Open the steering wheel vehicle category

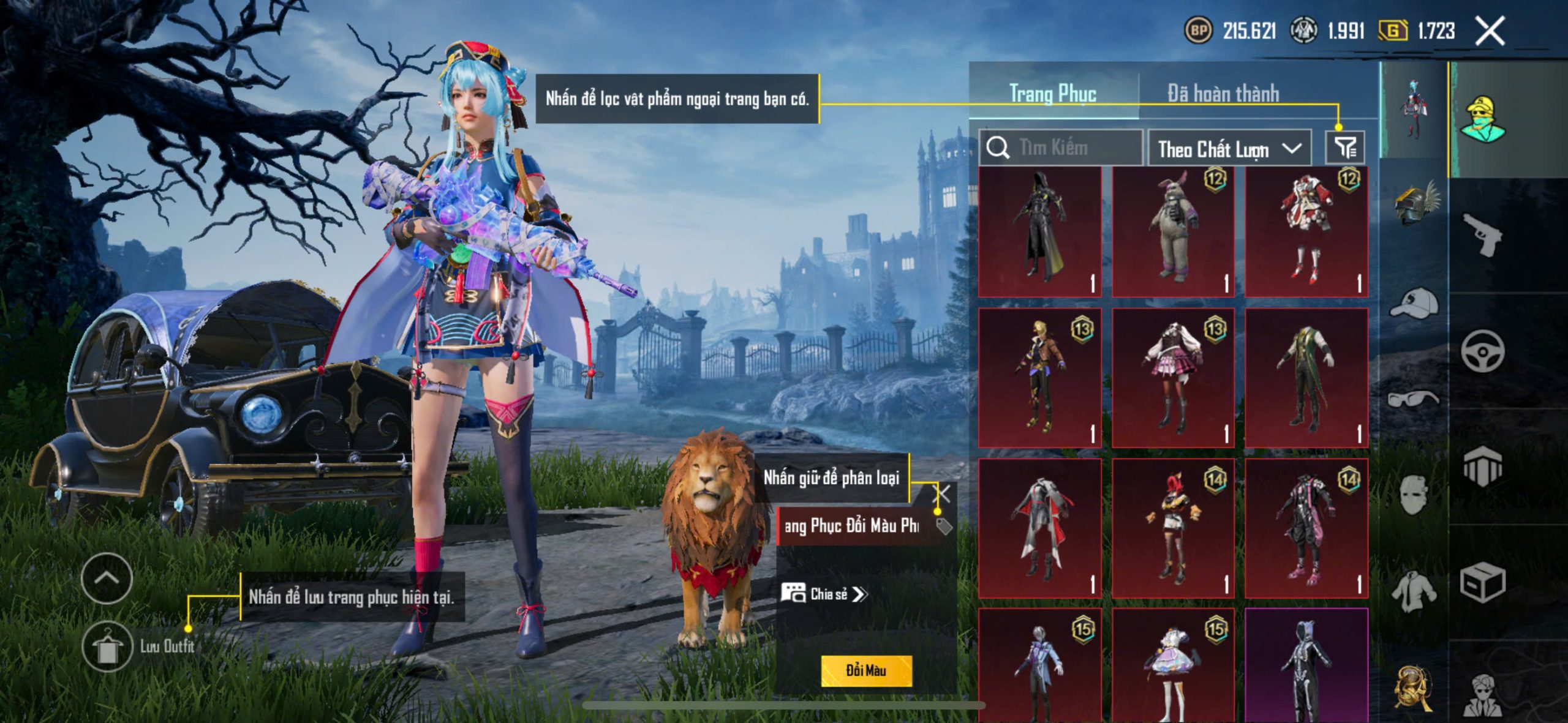[1482, 351]
